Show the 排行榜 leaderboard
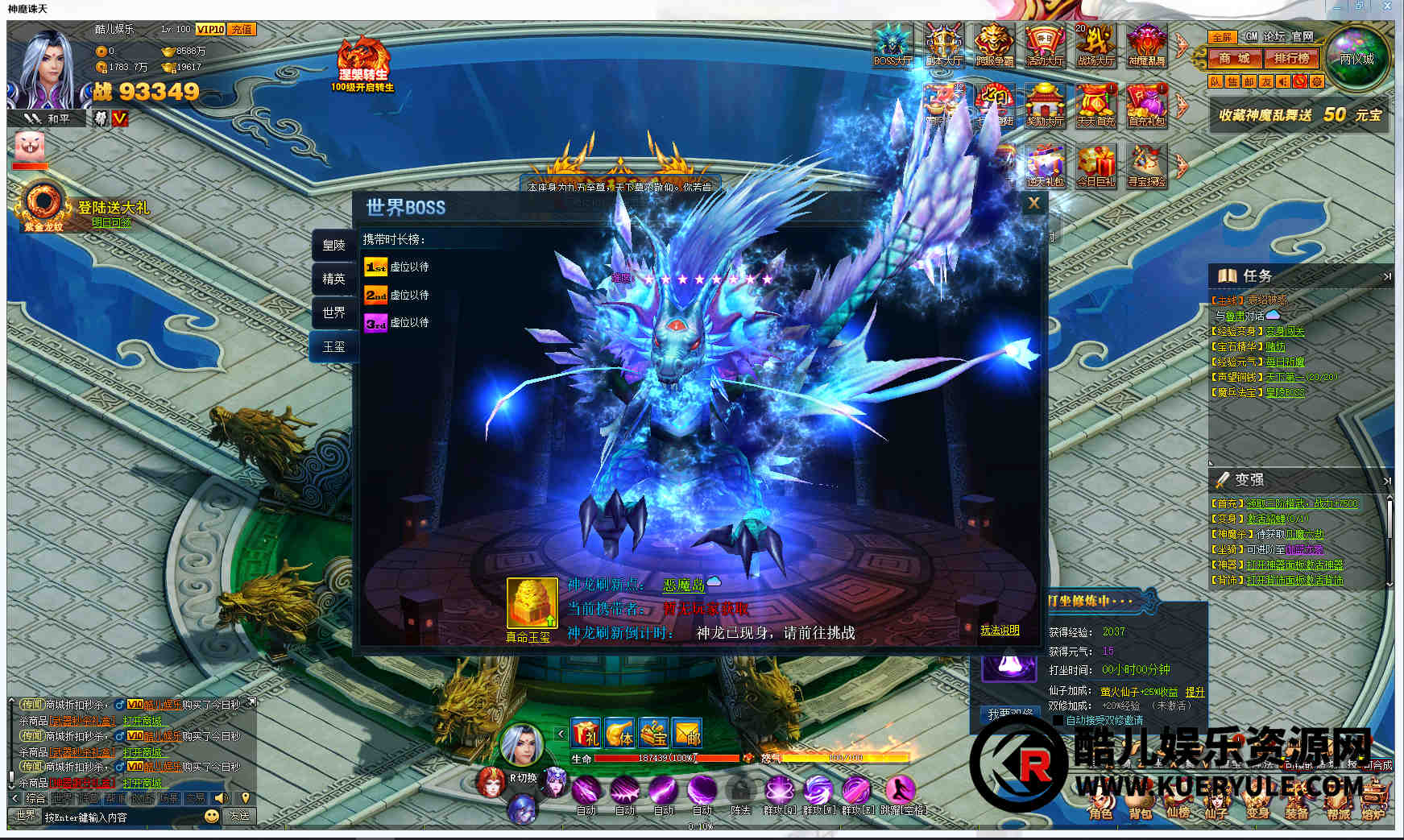Screen dimensions: 1404x840 (1291, 58)
